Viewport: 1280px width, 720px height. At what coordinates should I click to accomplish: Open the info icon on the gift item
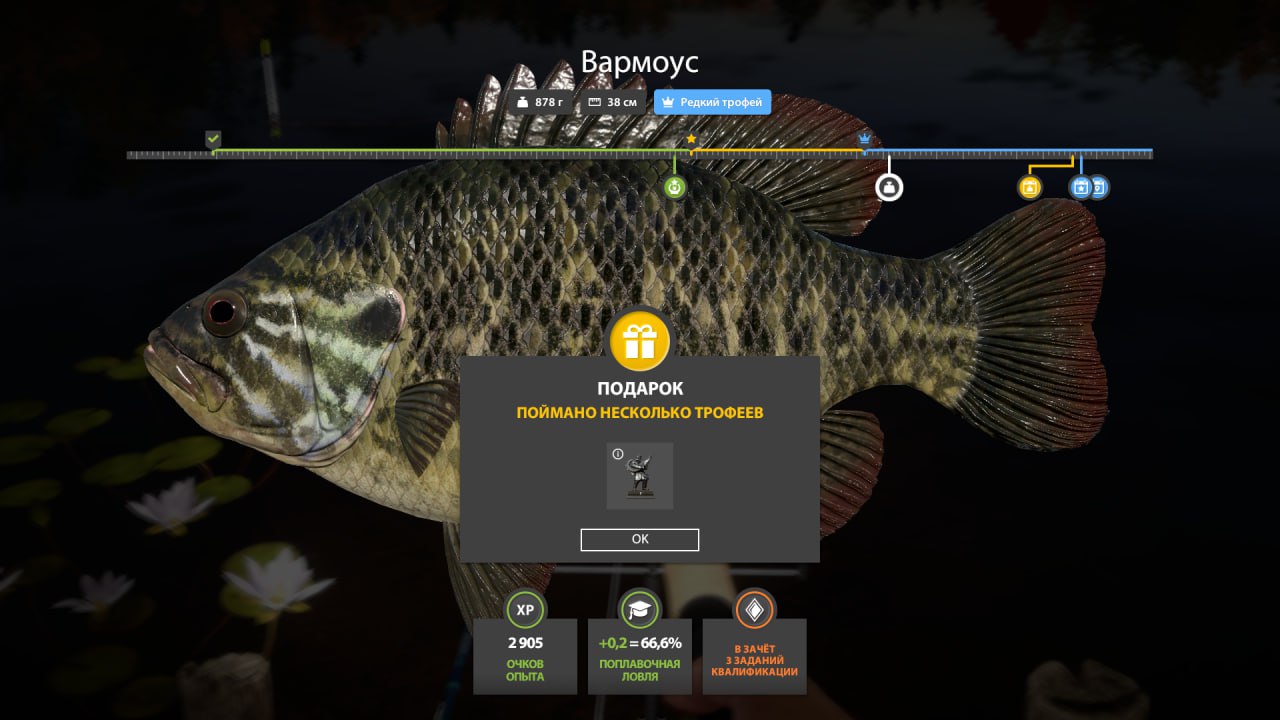[618, 455]
